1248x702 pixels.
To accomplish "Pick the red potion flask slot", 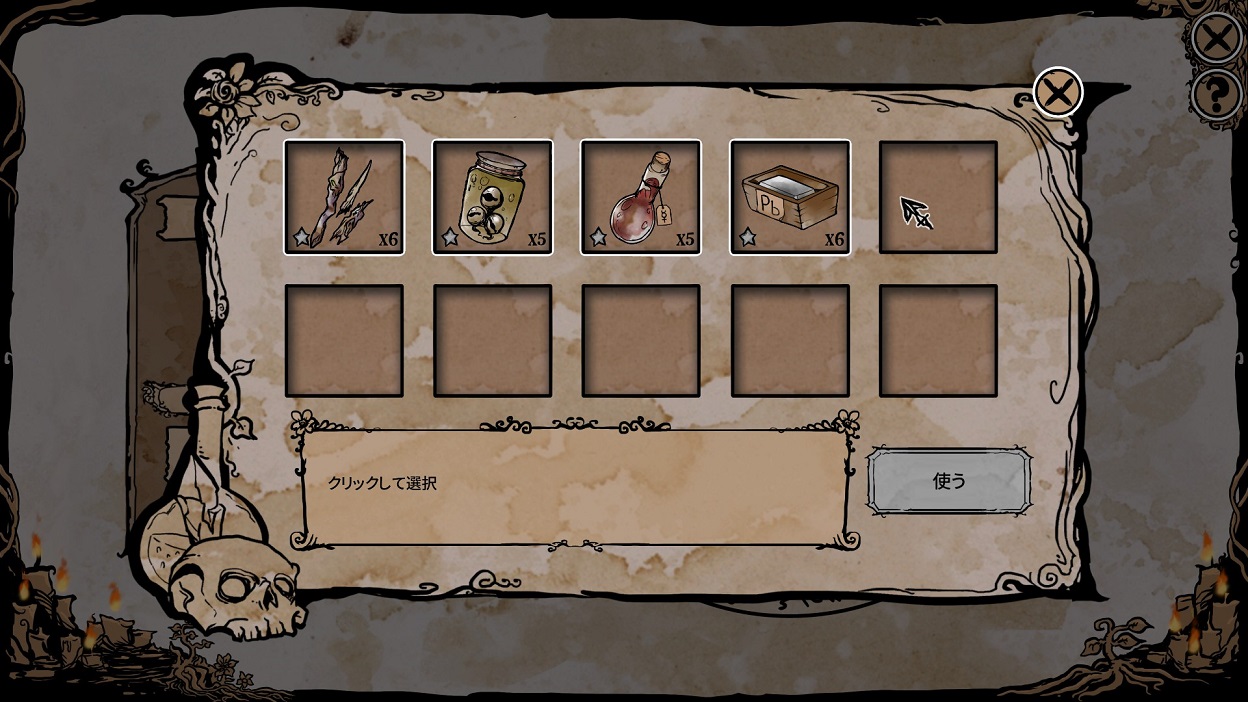I will click(x=641, y=197).
